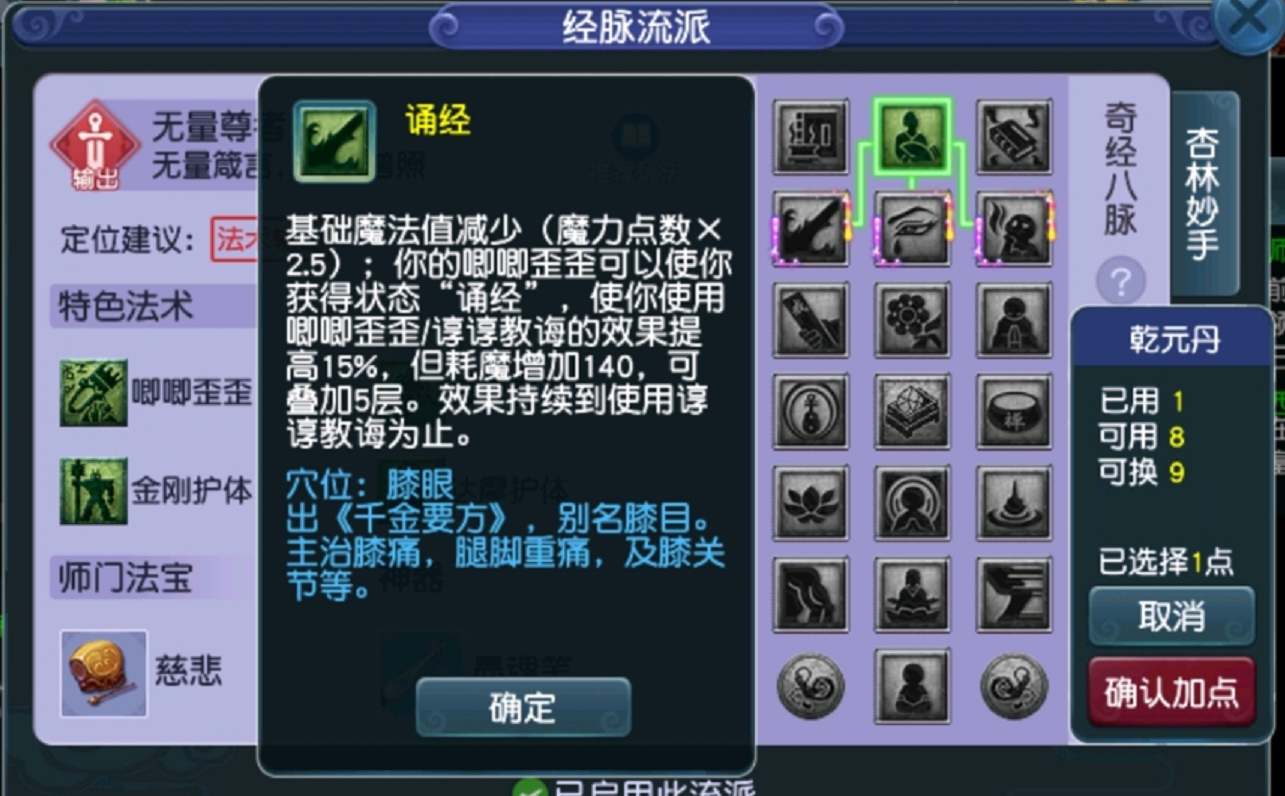Click the 取消 cancel button

point(1171,616)
